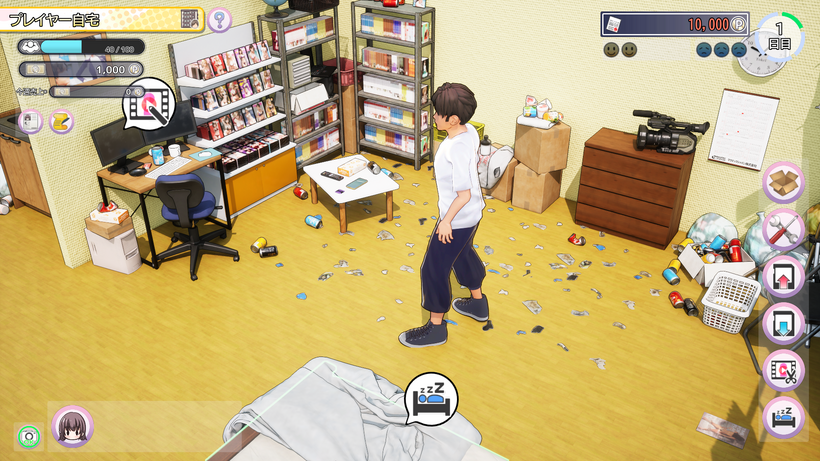The height and width of the screenshot is (461, 820).
Task: Click the blue down-arrow download button
Action: [x=783, y=323]
